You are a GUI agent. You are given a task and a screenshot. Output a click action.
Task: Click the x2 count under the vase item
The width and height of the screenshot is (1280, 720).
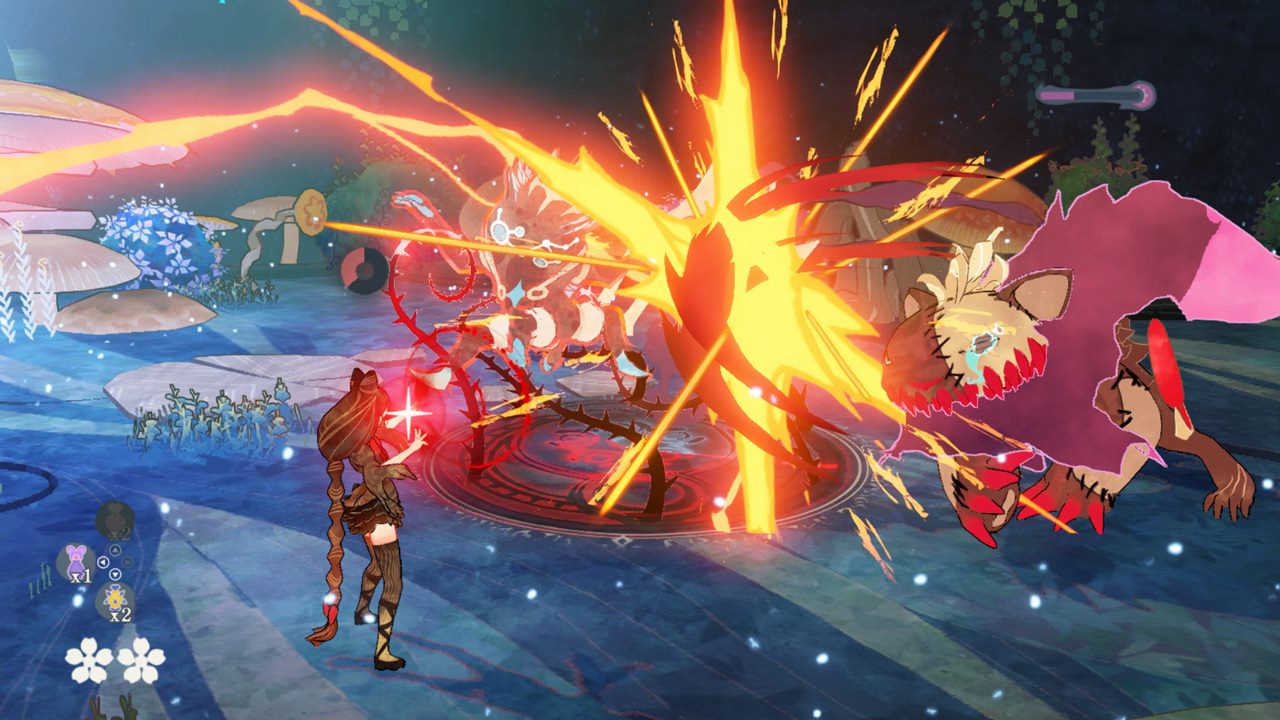[x=119, y=533]
